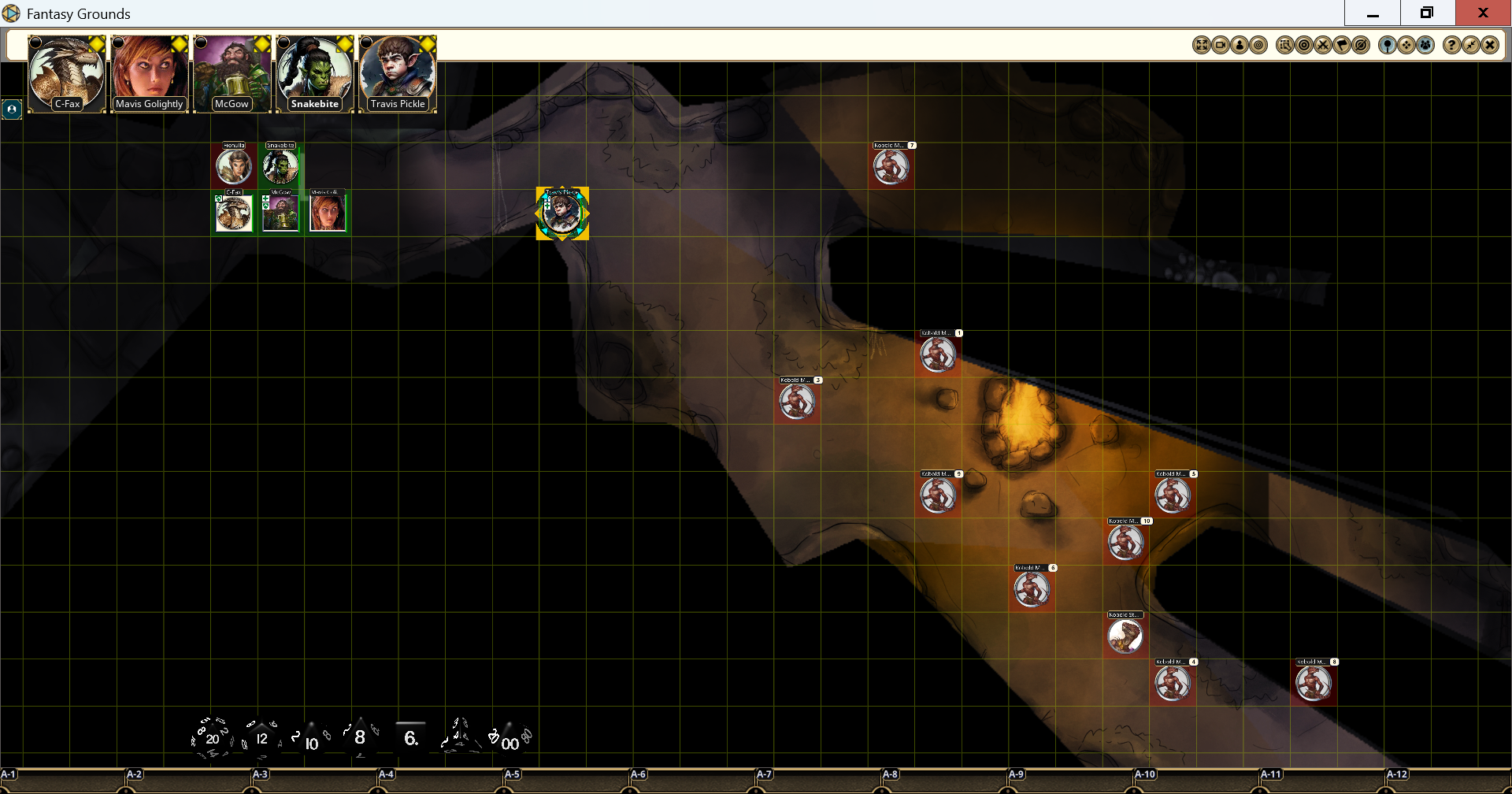Select the d12 die
Viewport: 1512px width, 794px height.
tap(261, 738)
